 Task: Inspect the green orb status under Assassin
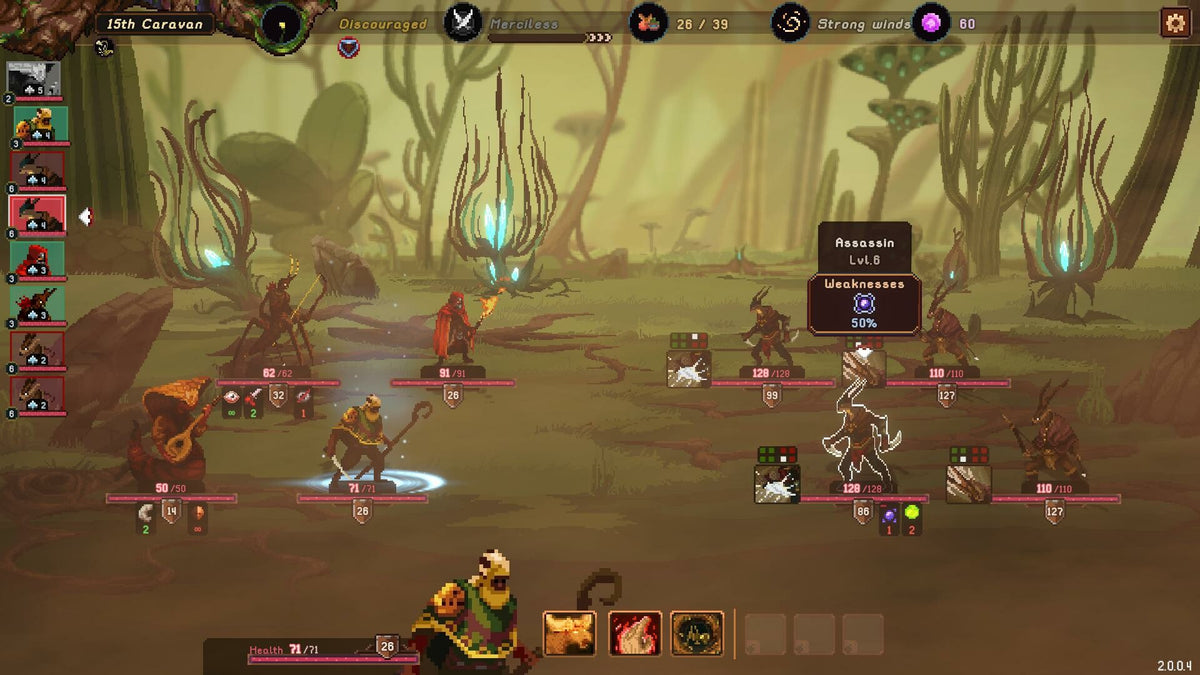(911, 514)
